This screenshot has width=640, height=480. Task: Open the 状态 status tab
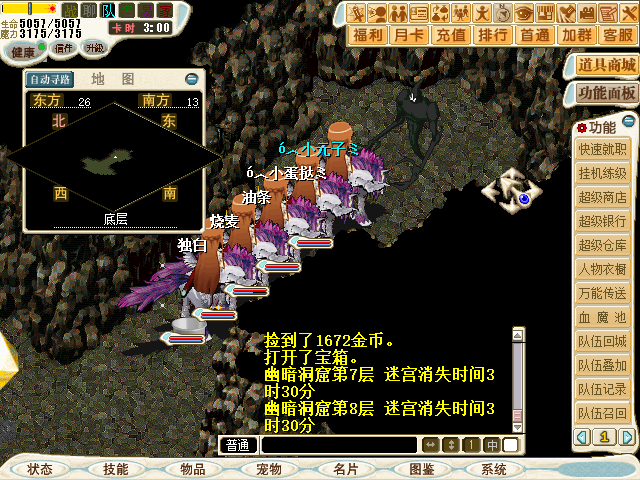(40, 469)
